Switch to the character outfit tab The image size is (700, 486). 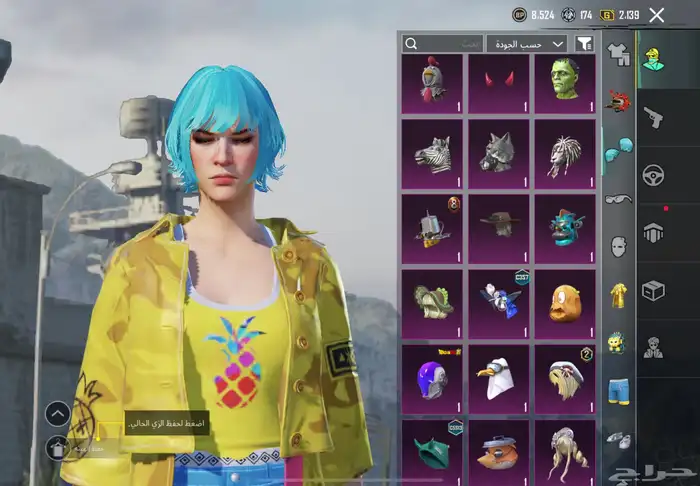point(655,58)
